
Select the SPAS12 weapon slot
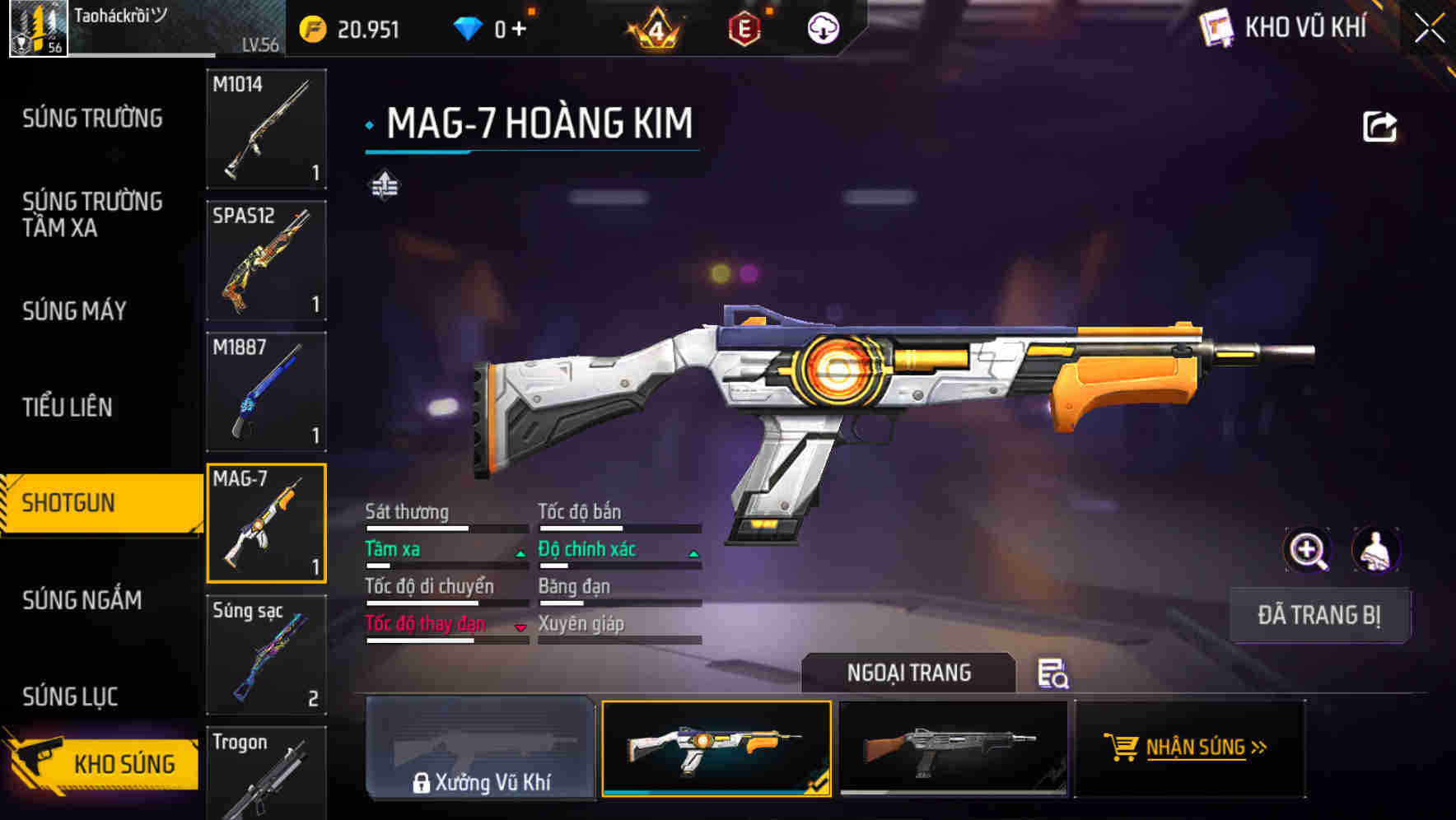point(266,260)
